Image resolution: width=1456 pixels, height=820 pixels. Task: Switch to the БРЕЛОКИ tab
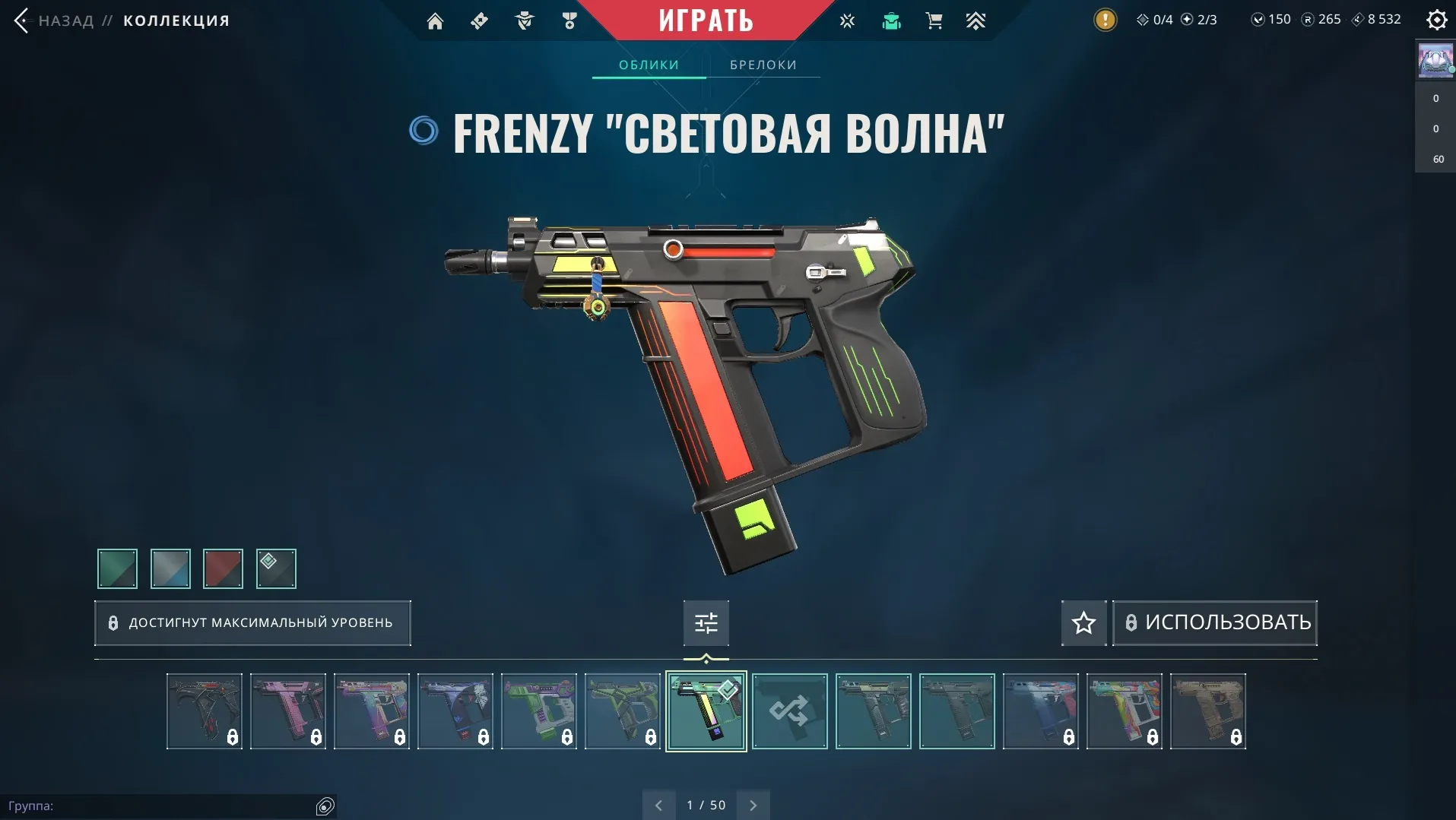point(763,65)
